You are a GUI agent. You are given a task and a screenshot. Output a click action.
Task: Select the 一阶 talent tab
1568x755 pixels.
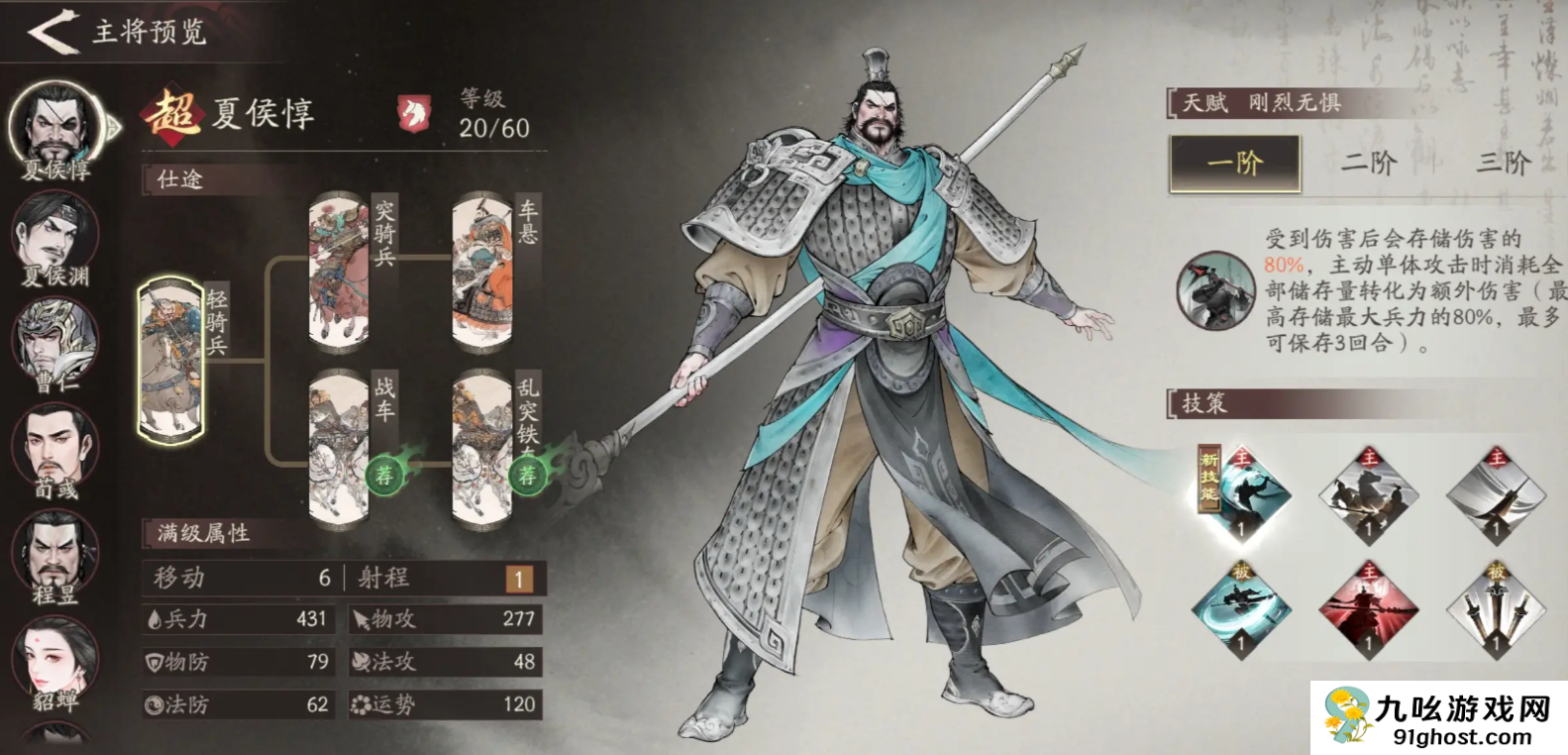click(1234, 163)
